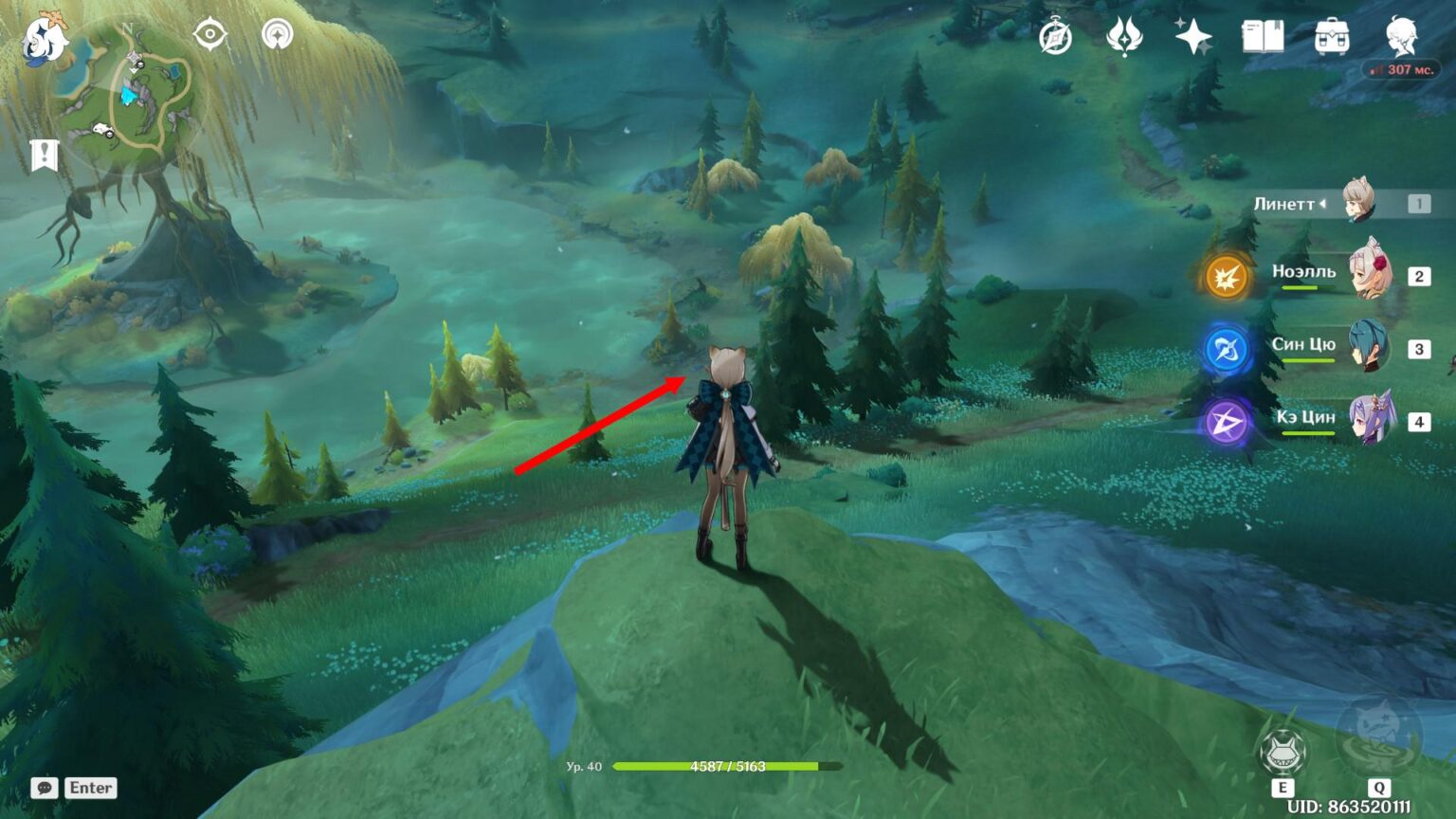
Task: Open the Wish star icon
Action: tap(1192, 36)
